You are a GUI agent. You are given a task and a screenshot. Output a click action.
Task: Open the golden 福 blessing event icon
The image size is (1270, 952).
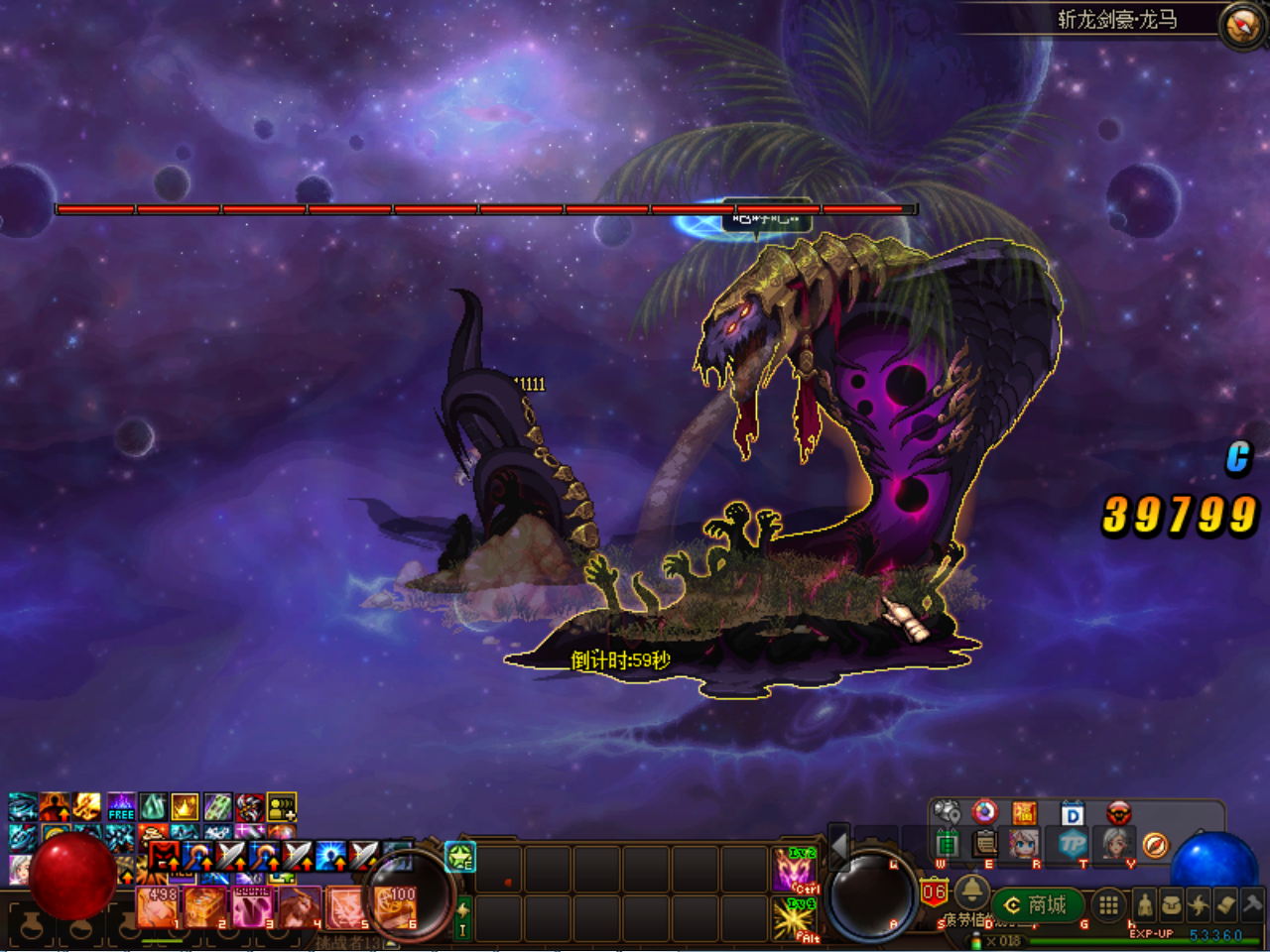(x=1025, y=814)
